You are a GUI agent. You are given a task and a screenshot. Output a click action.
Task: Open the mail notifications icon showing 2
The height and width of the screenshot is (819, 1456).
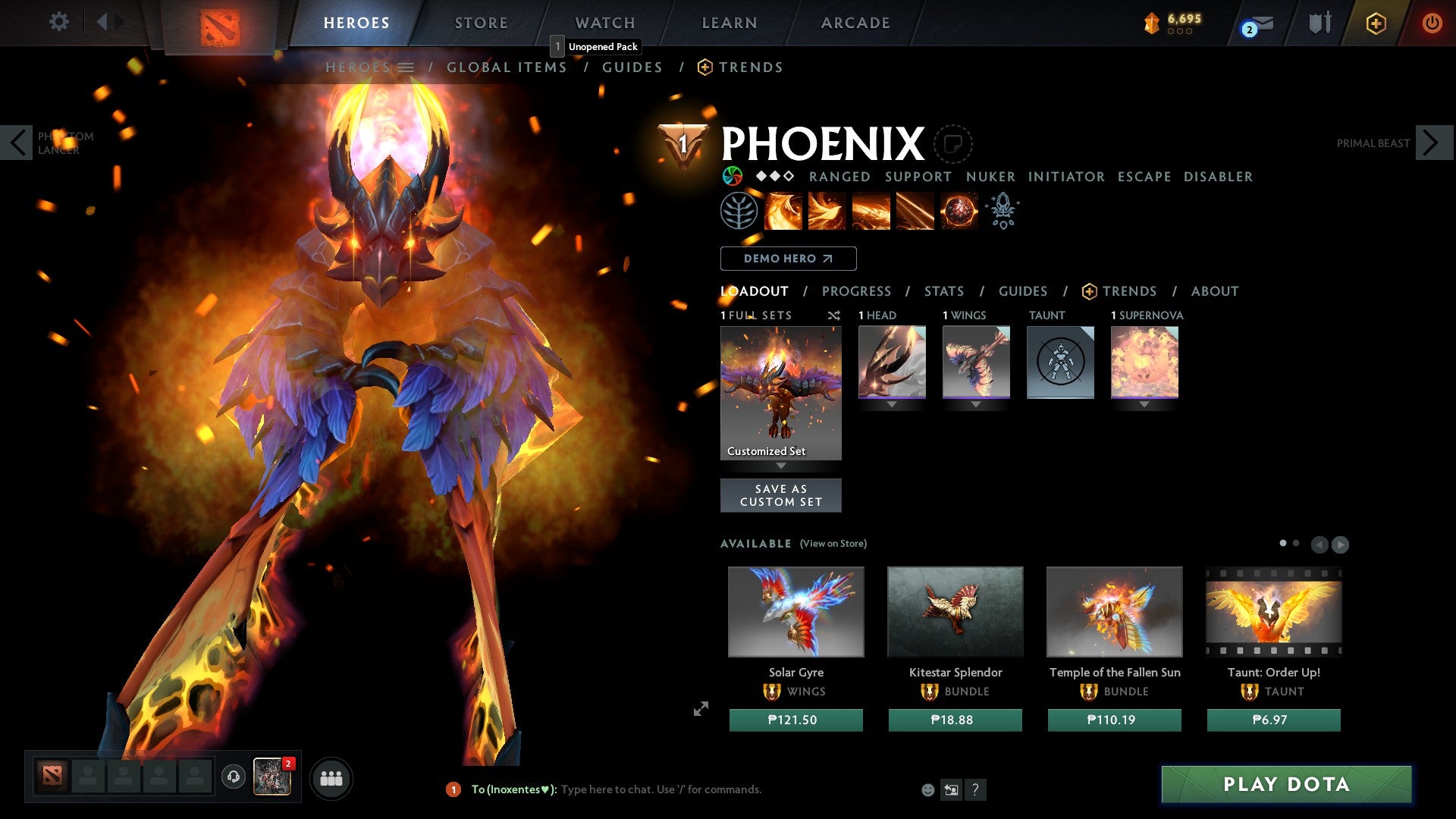[x=1255, y=24]
